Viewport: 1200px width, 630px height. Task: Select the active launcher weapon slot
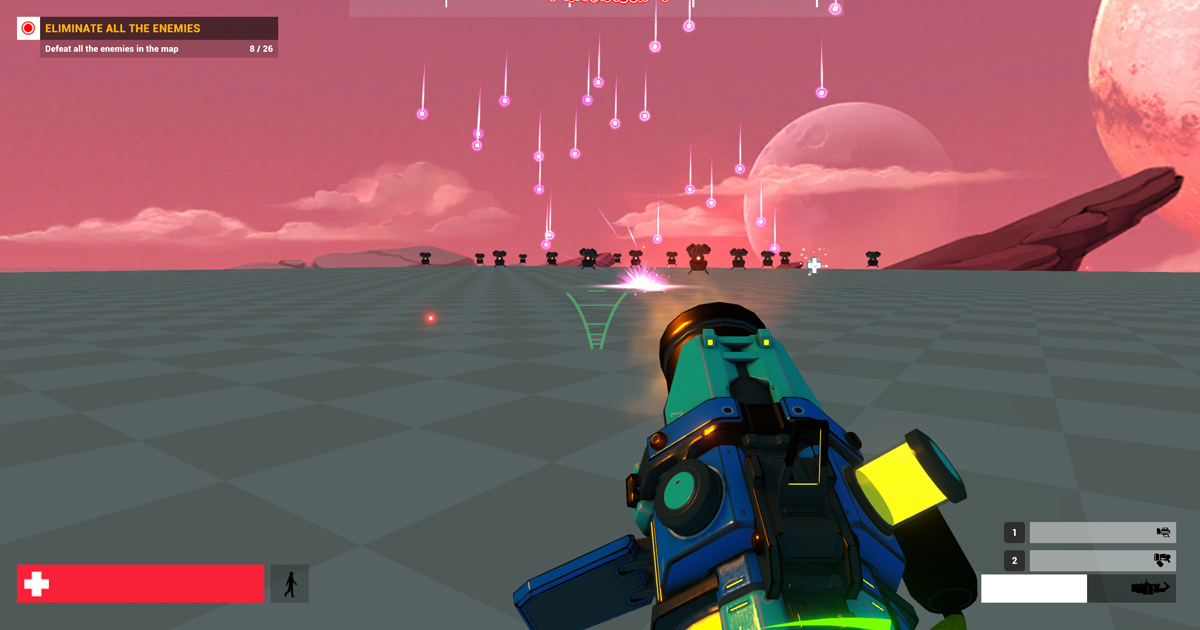pos(1078,588)
